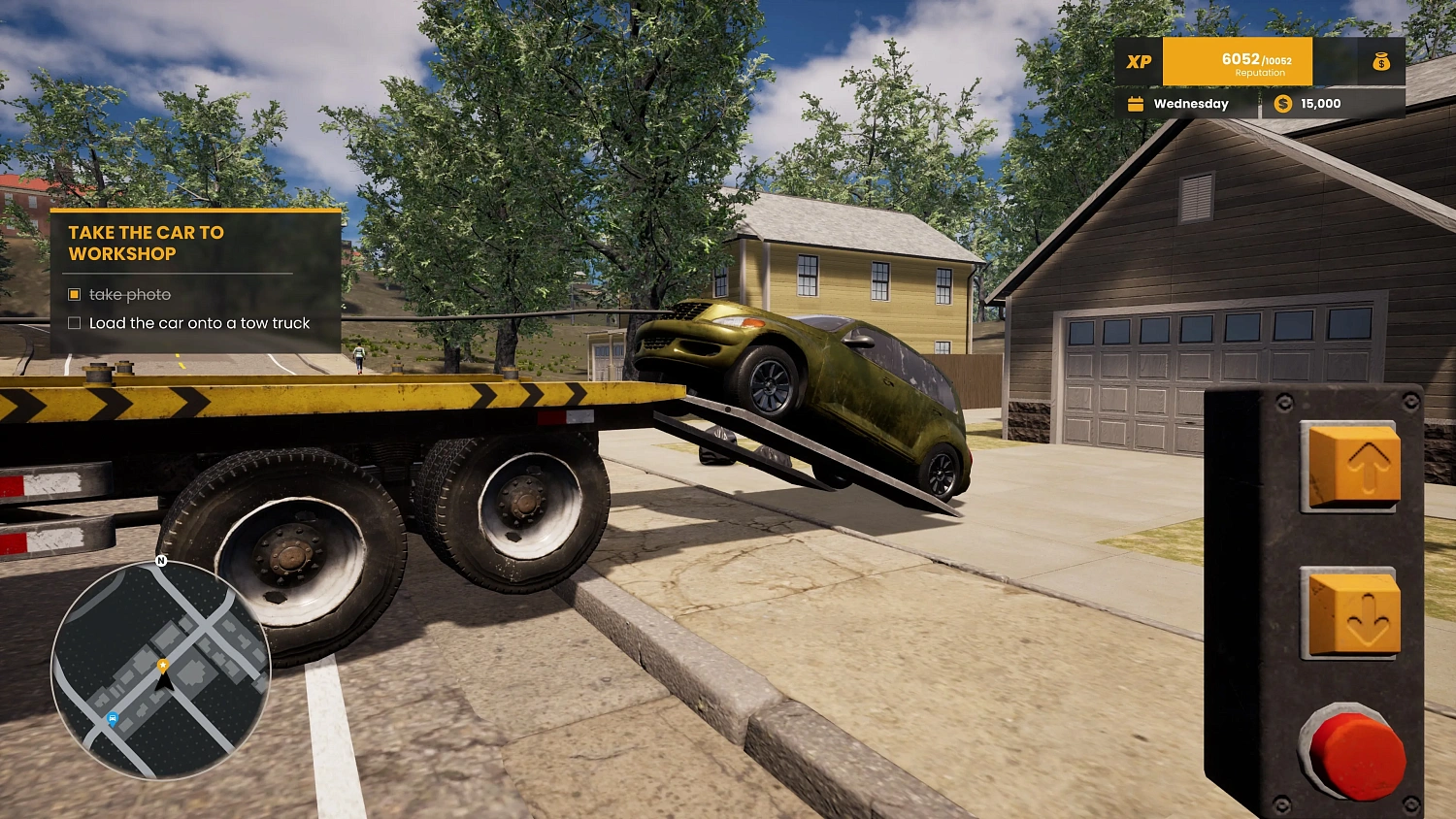The width and height of the screenshot is (1456, 819).
Task: Click the TAKE THE CAR TO WORKSHOP title
Action: (x=145, y=243)
